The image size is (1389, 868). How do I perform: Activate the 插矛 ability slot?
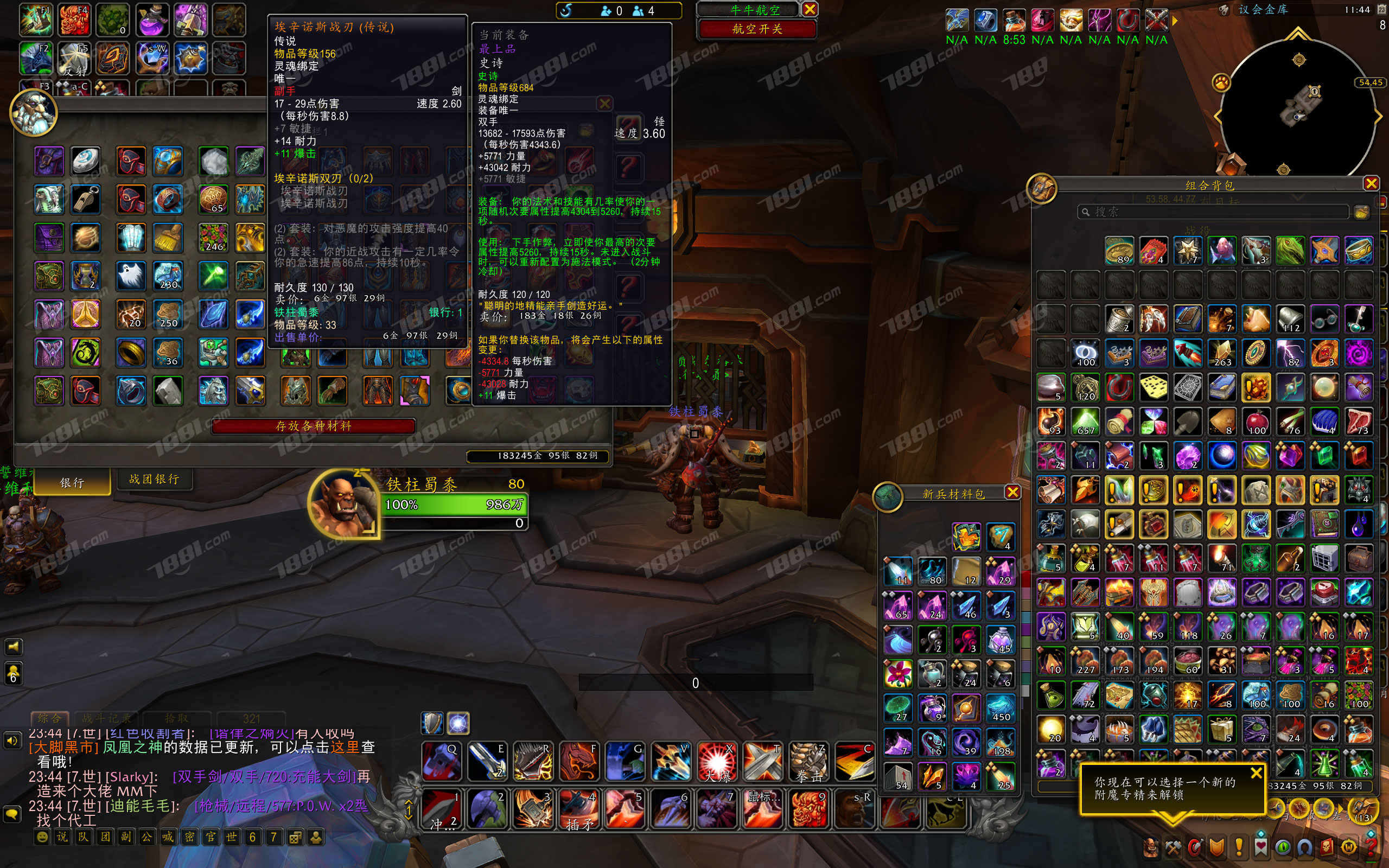pos(578,809)
